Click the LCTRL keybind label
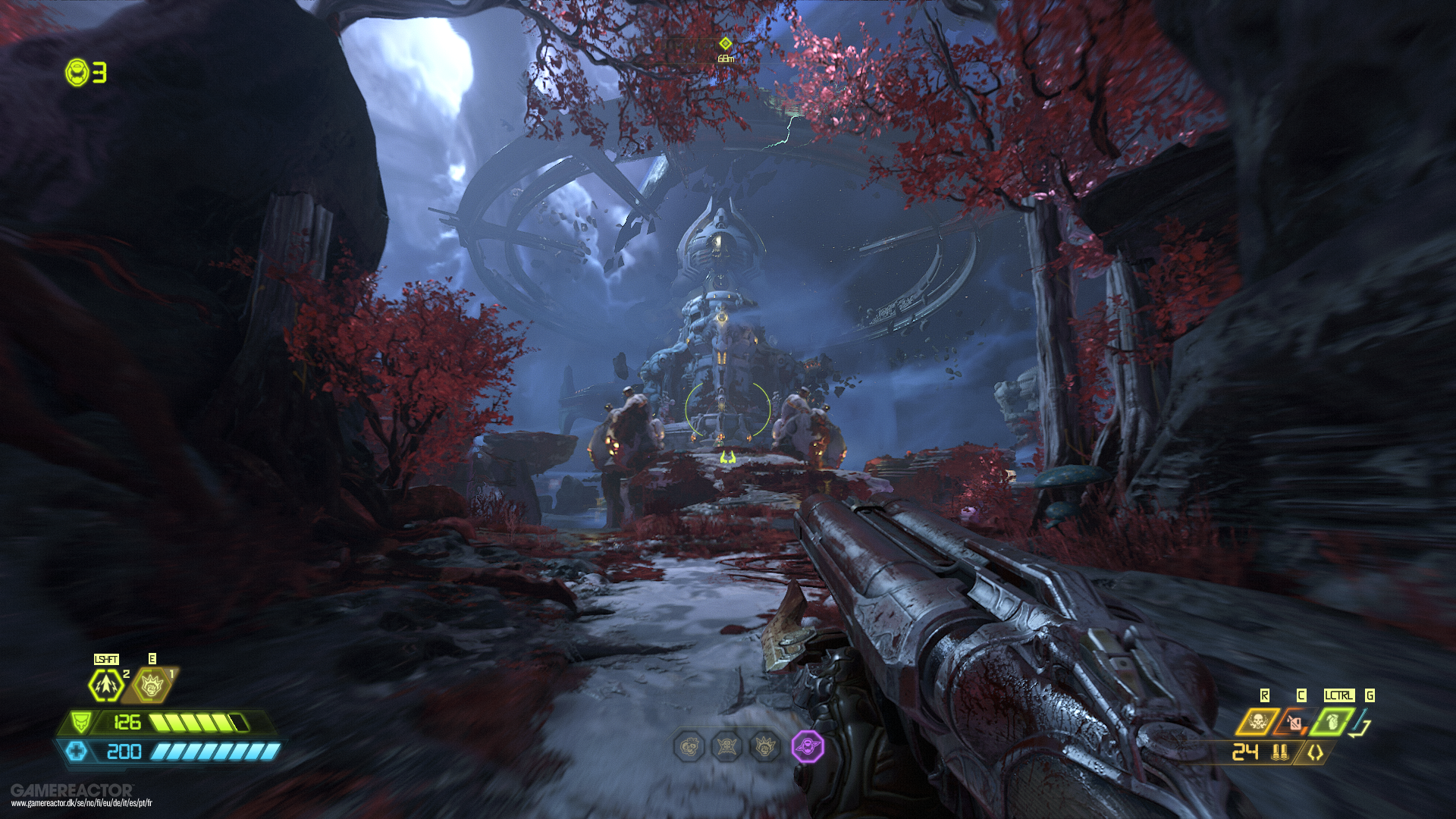Viewport: 1456px width, 819px height. click(x=1339, y=695)
